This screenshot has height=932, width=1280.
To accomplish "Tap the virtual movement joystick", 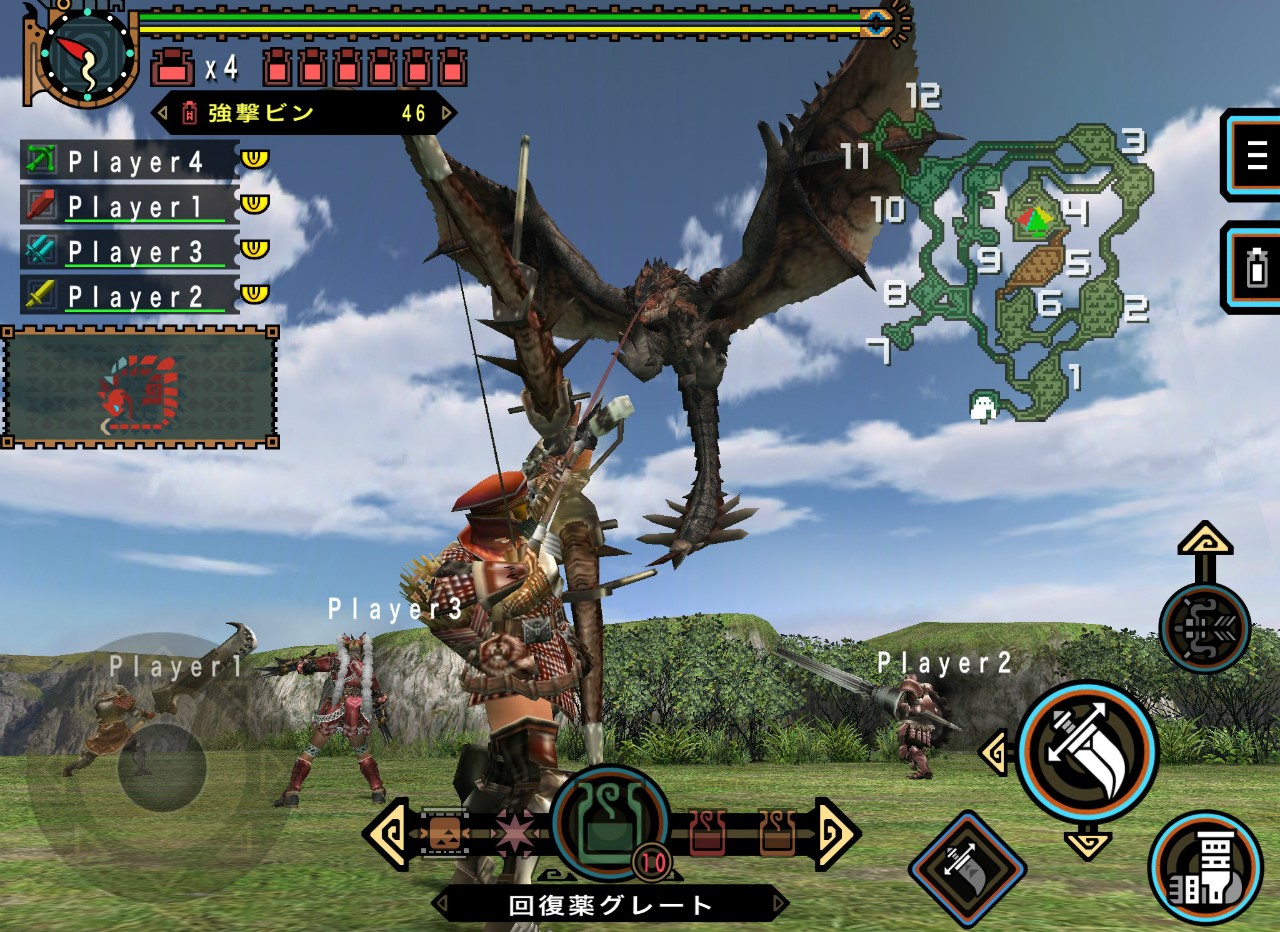I will pos(162,767).
